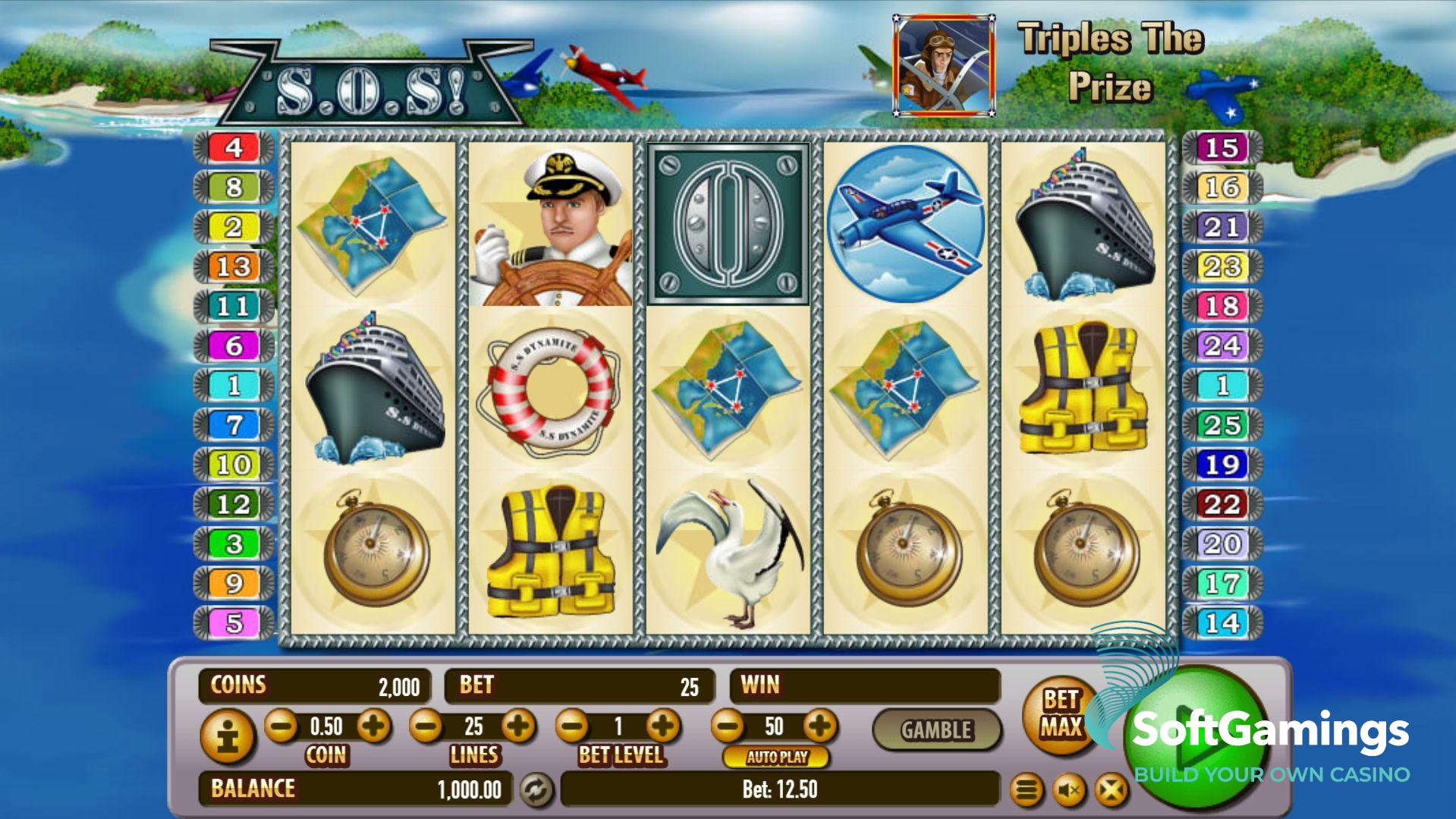Decrease the coin value
Image resolution: width=1456 pixels, height=819 pixels.
click(281, 726)
